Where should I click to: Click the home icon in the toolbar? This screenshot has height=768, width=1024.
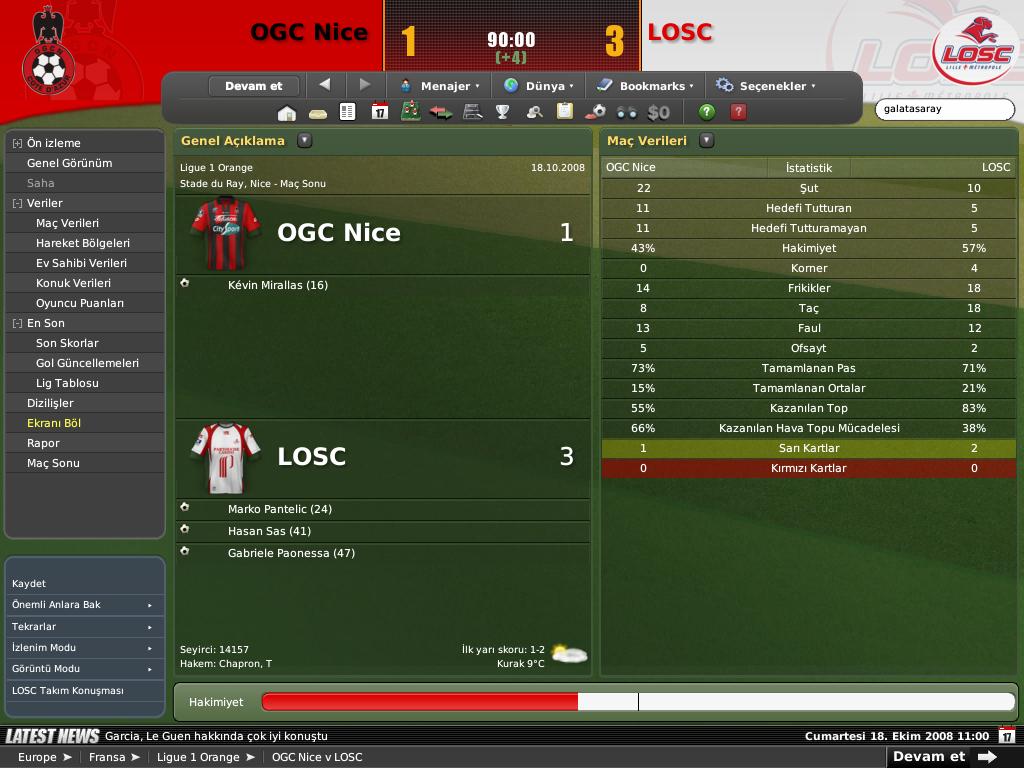pyautogui.click(x=287, y=112)
